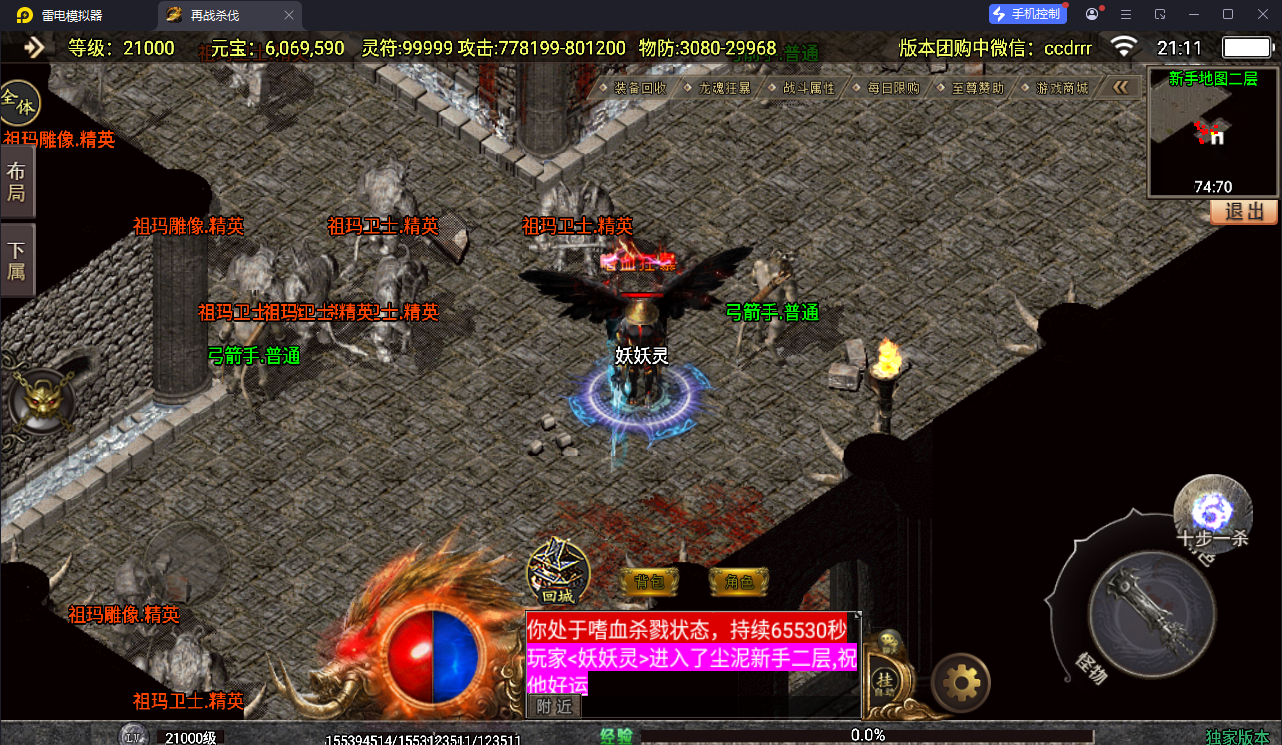Open the 背包 backpack
The image size is (1282, 745).
[x=650, y=581]
